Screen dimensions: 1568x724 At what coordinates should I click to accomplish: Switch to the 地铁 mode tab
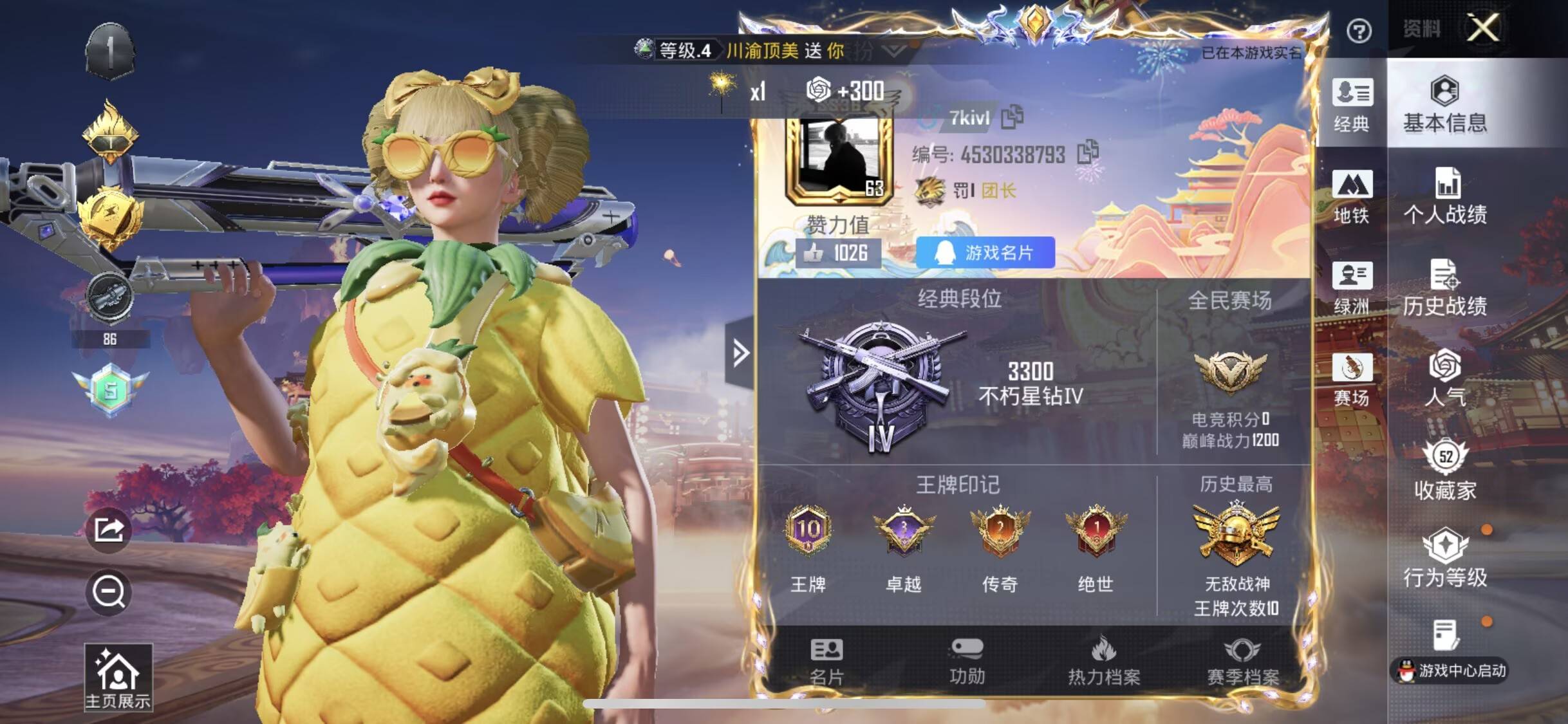(1352, 197)
